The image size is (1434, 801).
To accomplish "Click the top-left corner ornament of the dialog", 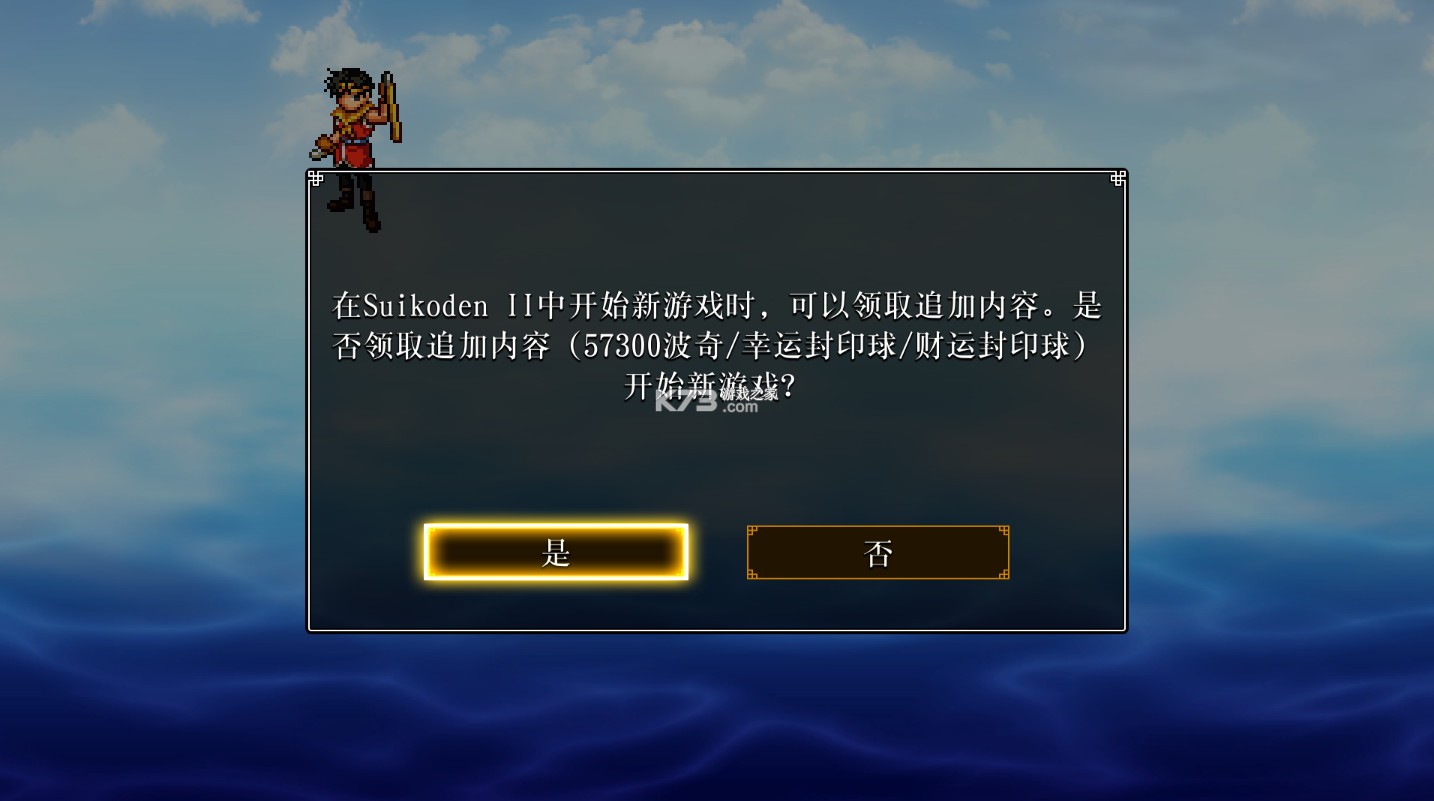I will pyautogui.click(x=317, y=178).
